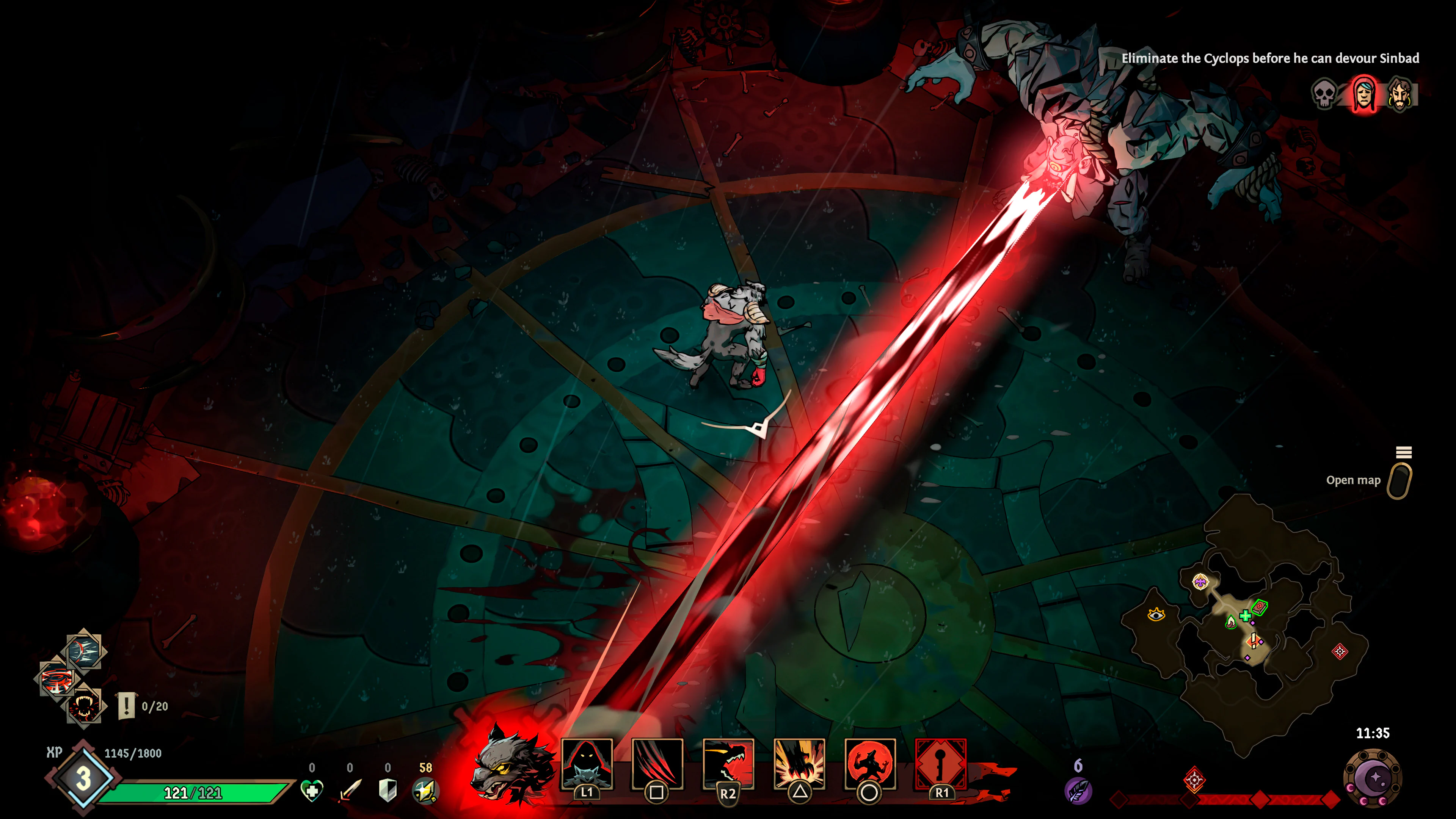Select the fanged maw talent diamond
This screenshot has height=819, width=1456.
click(x=85, y=706)
